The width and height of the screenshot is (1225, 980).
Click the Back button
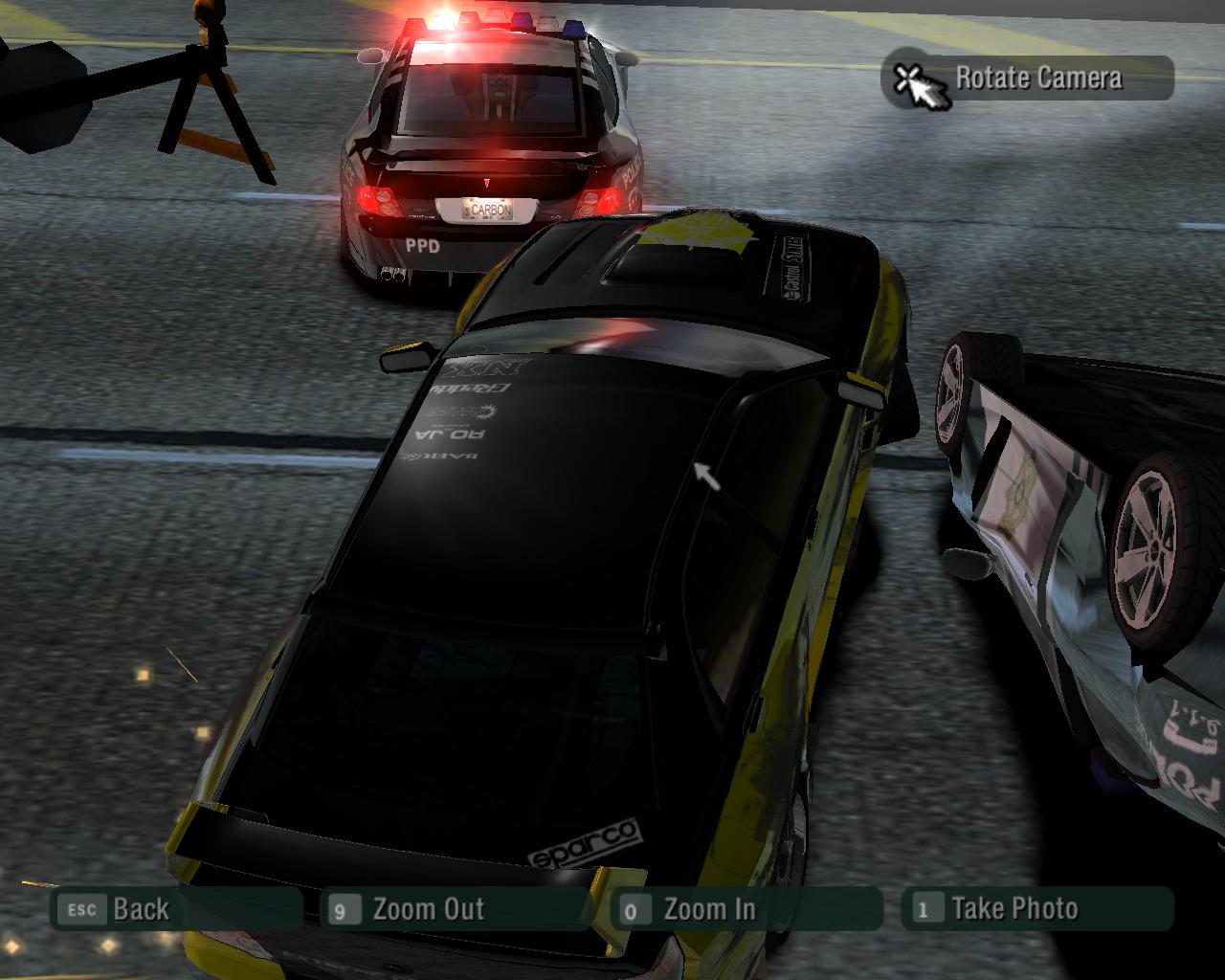176,909
